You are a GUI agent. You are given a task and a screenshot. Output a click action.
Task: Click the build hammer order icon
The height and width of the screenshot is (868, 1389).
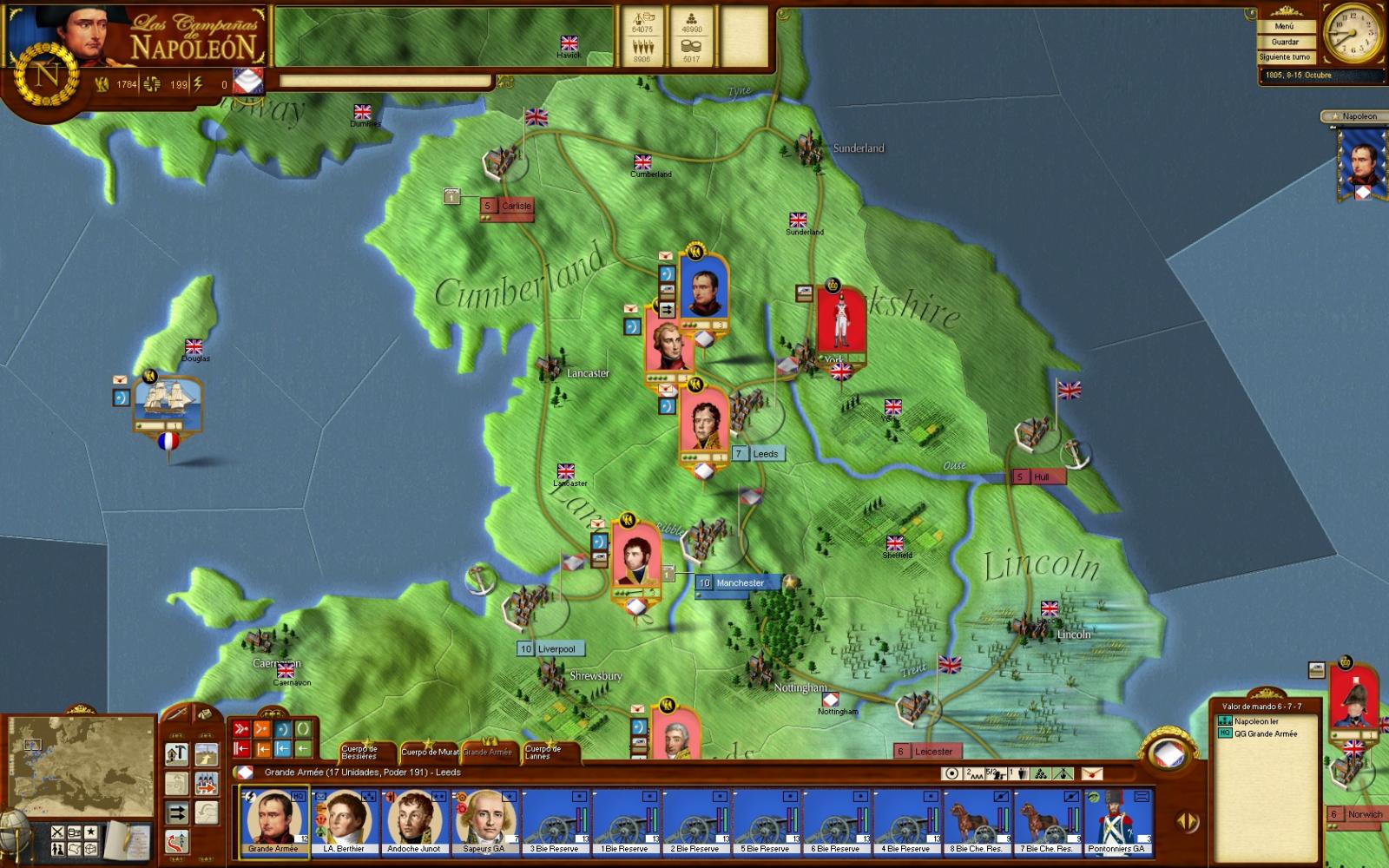pyautogui.click(x=177, y=753)
